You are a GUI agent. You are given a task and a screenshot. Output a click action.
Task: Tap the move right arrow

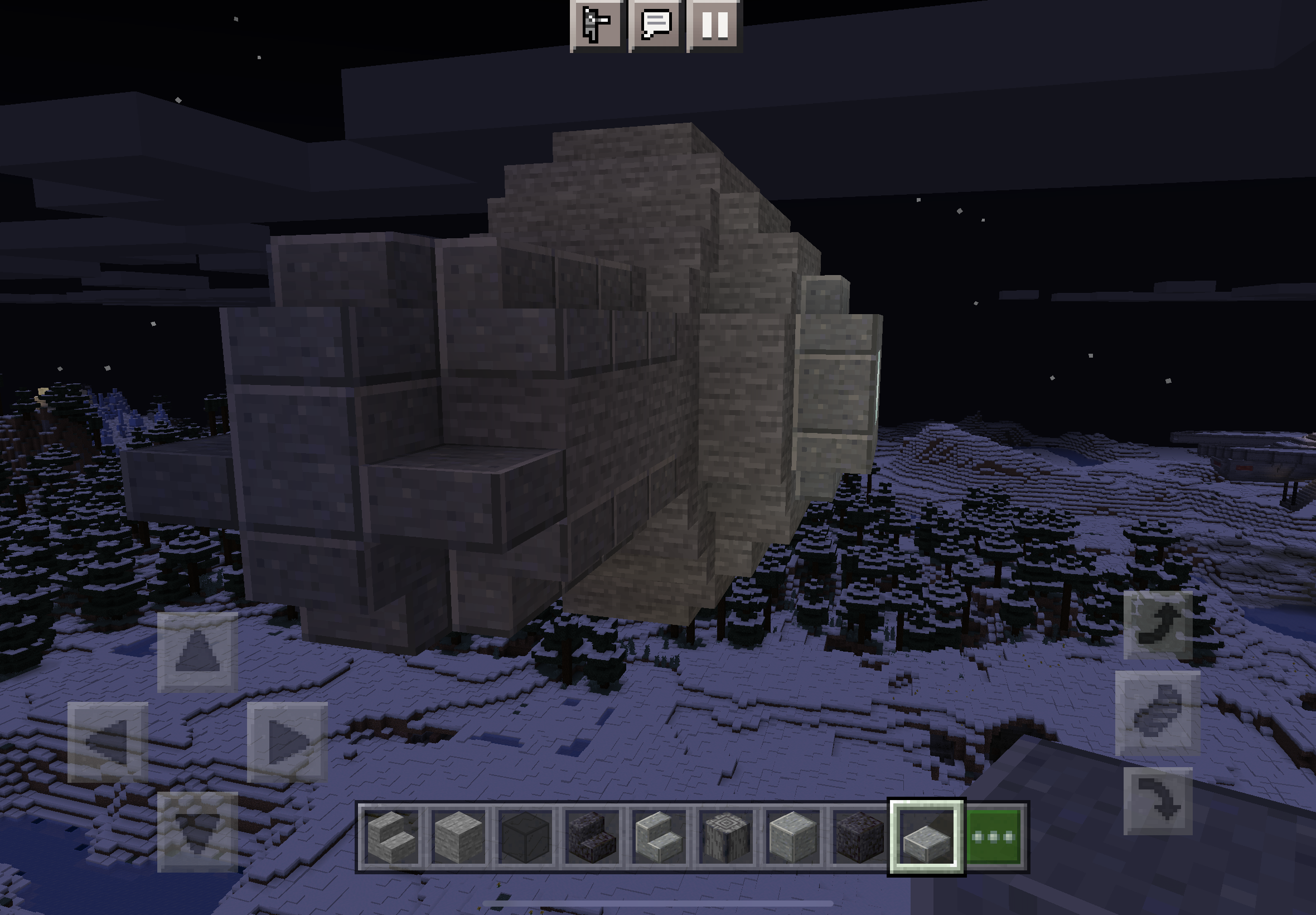[x=287, y=742]
